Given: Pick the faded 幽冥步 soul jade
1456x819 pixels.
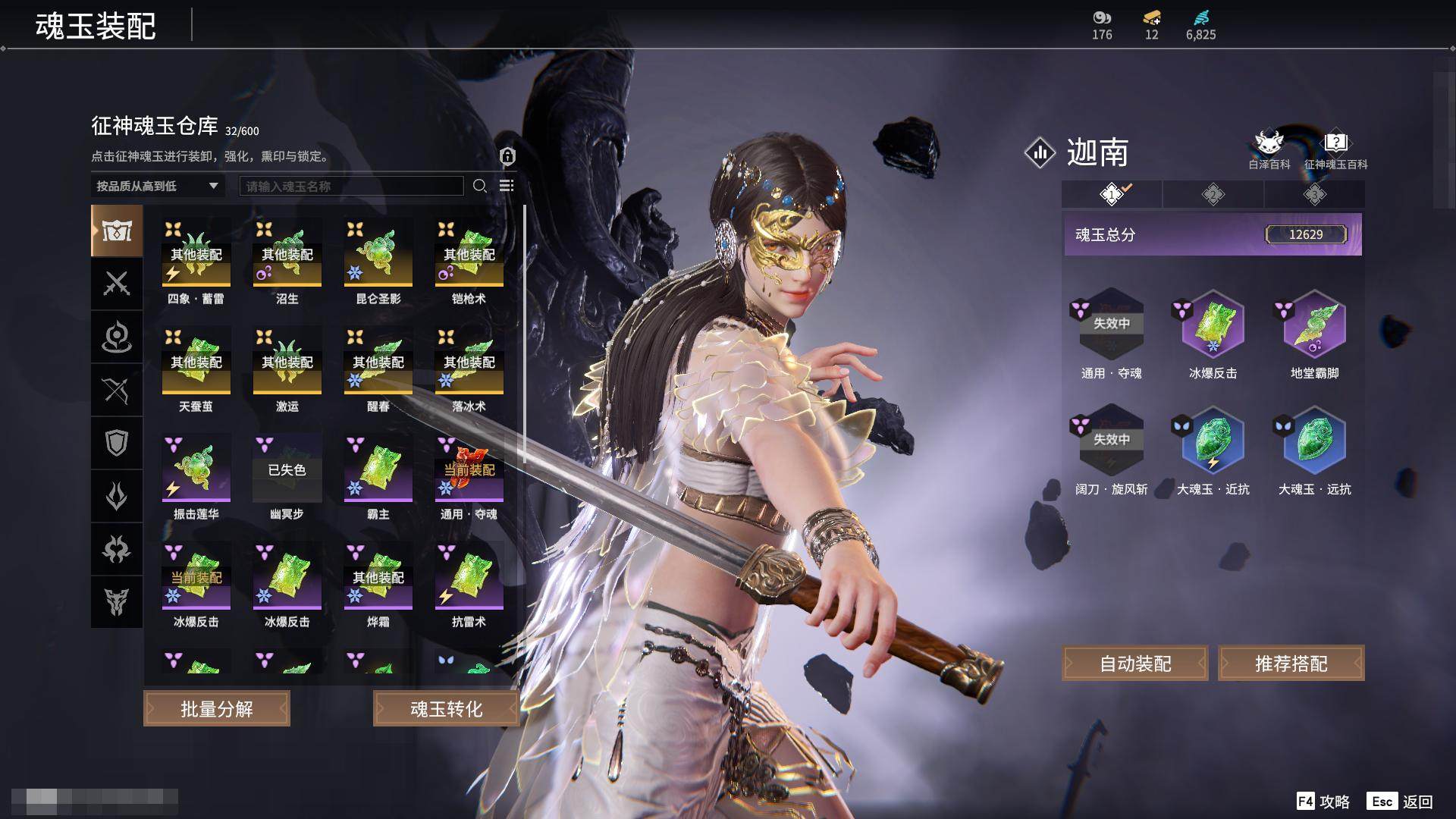Looking at the screenshot, I should point(287,469).
